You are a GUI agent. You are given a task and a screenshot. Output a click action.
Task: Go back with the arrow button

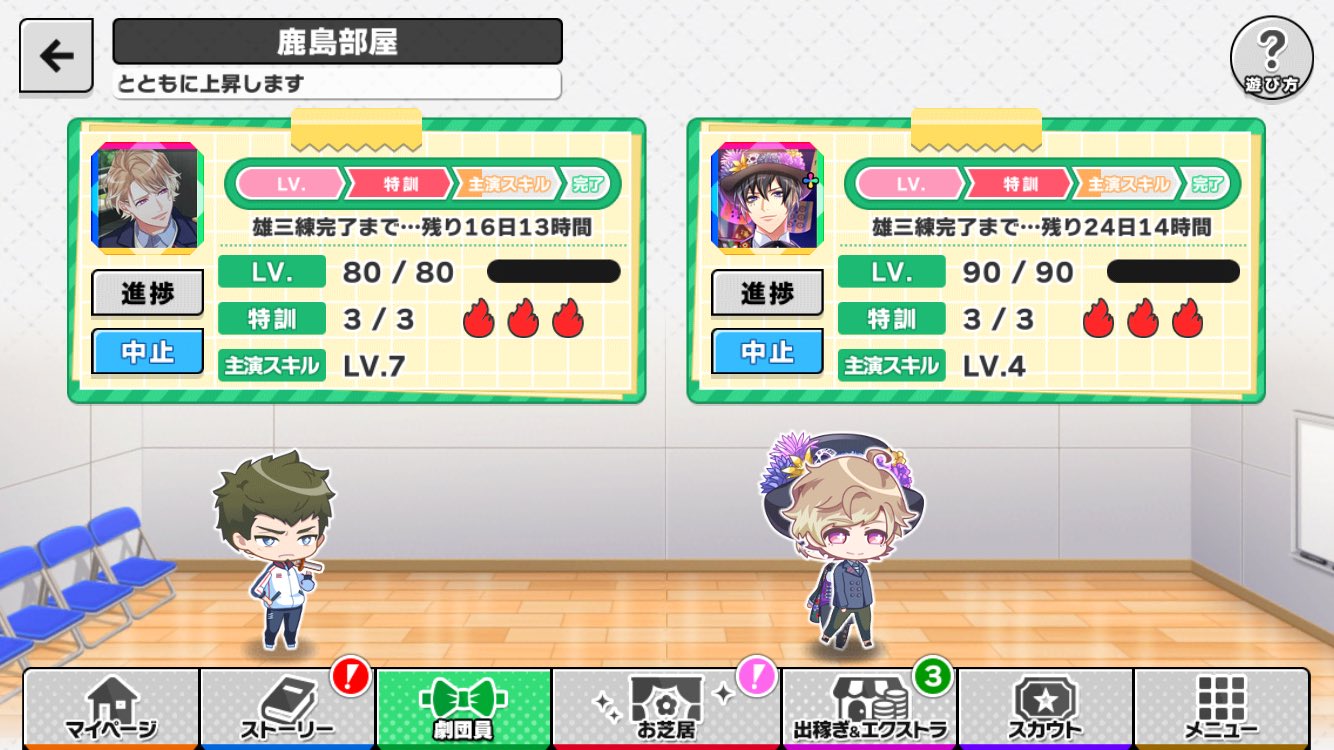coord(55,54)
